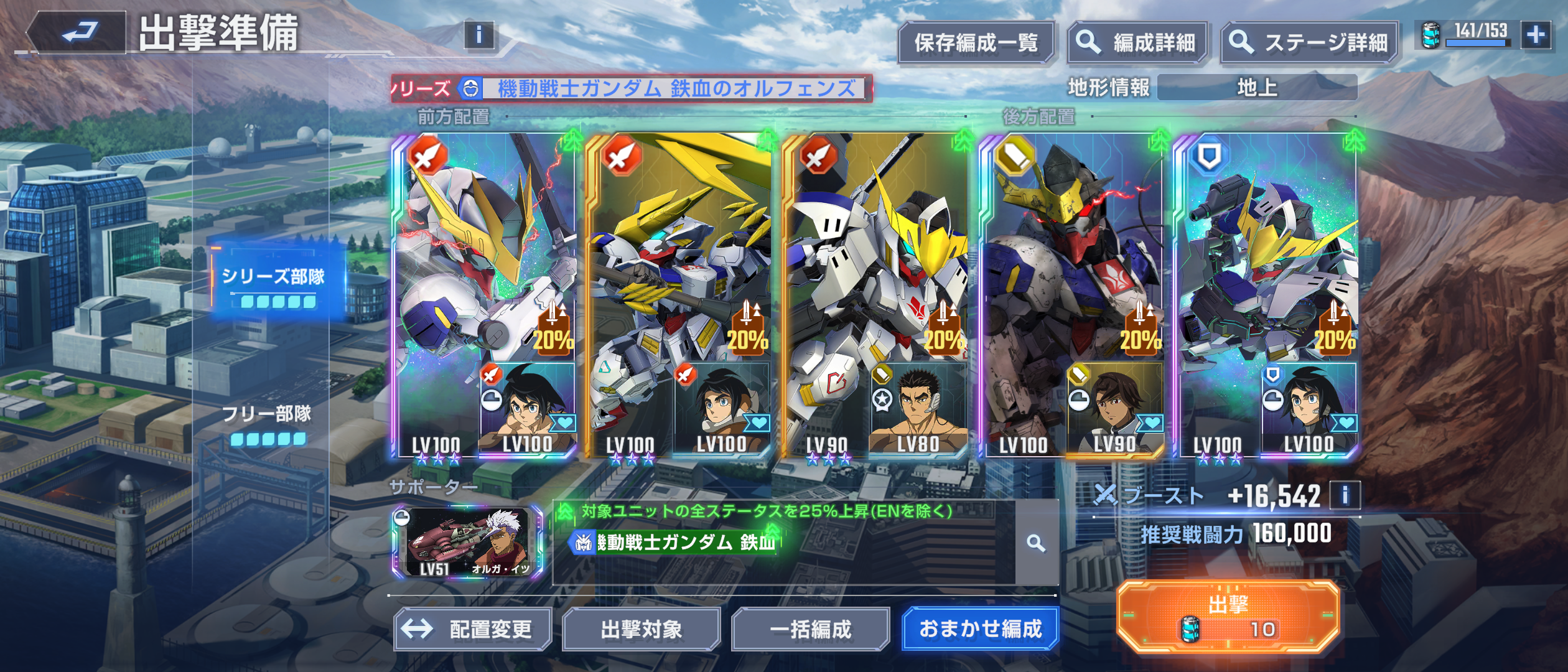Open the info icon beside 出撃準備 title
Viewport: 1568px width, 672px height.
click(x=478, y=35)
